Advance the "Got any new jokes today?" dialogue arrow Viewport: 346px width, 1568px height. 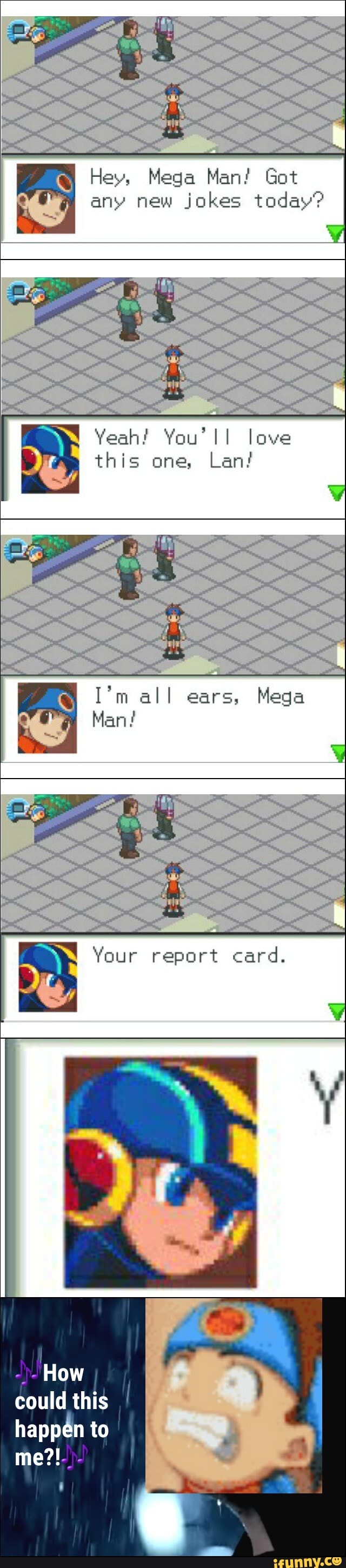pyautogui.click(x=335, y=233)
